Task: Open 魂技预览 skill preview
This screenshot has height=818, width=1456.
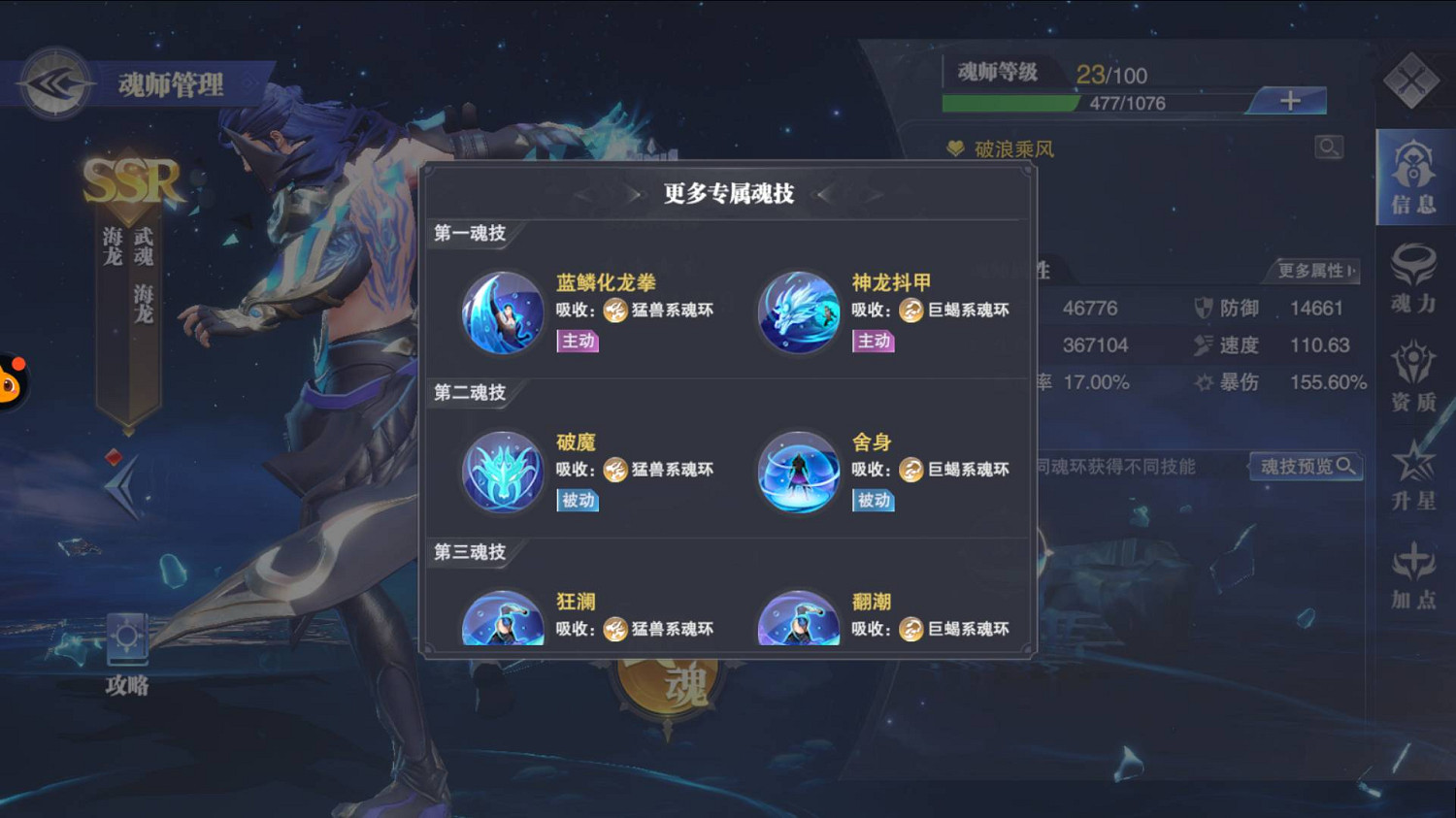Action: (x=1306, y=466)
